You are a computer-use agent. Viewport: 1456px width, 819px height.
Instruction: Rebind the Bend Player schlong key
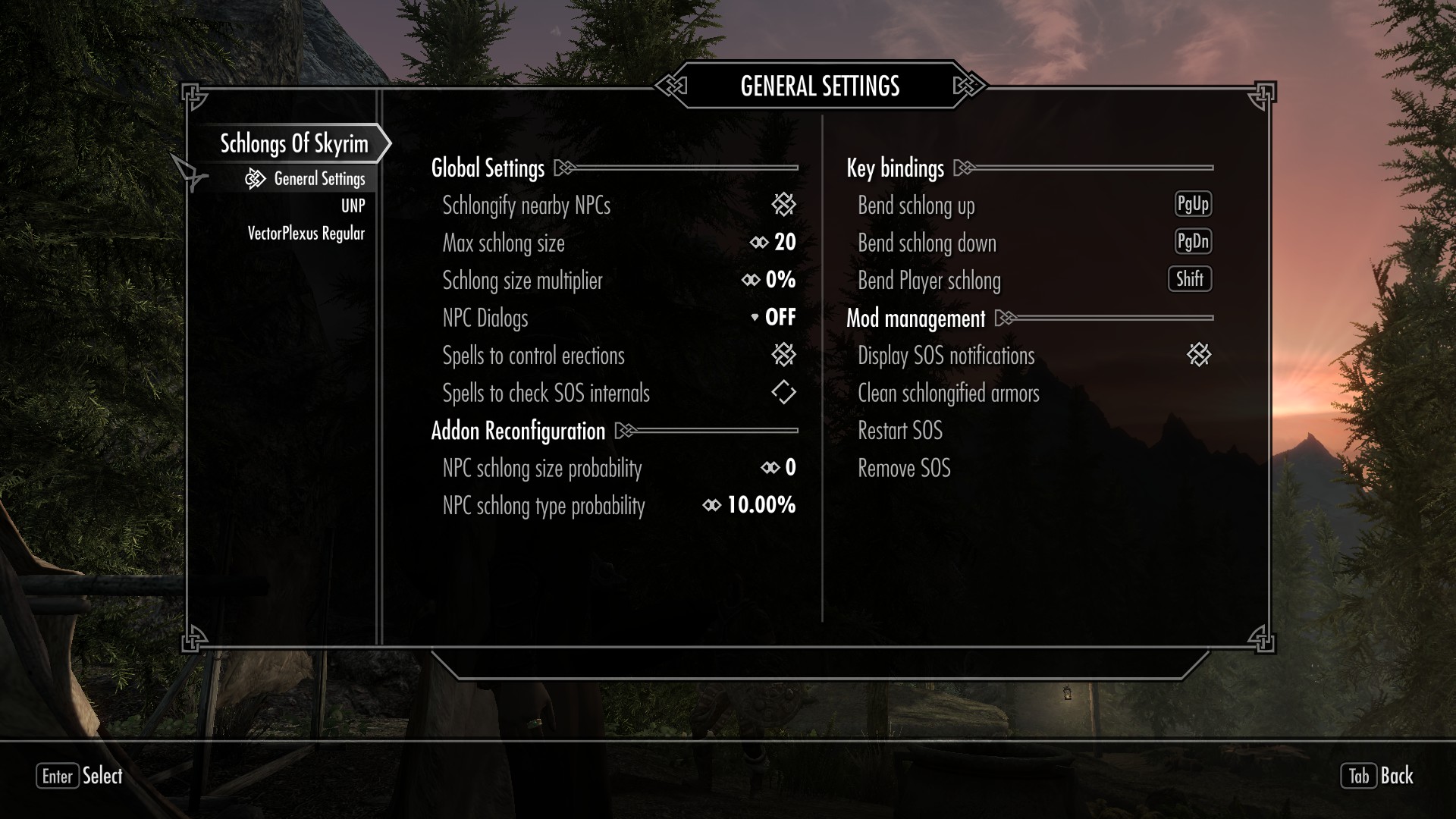pyautogui.click(x=1189, y=279)
